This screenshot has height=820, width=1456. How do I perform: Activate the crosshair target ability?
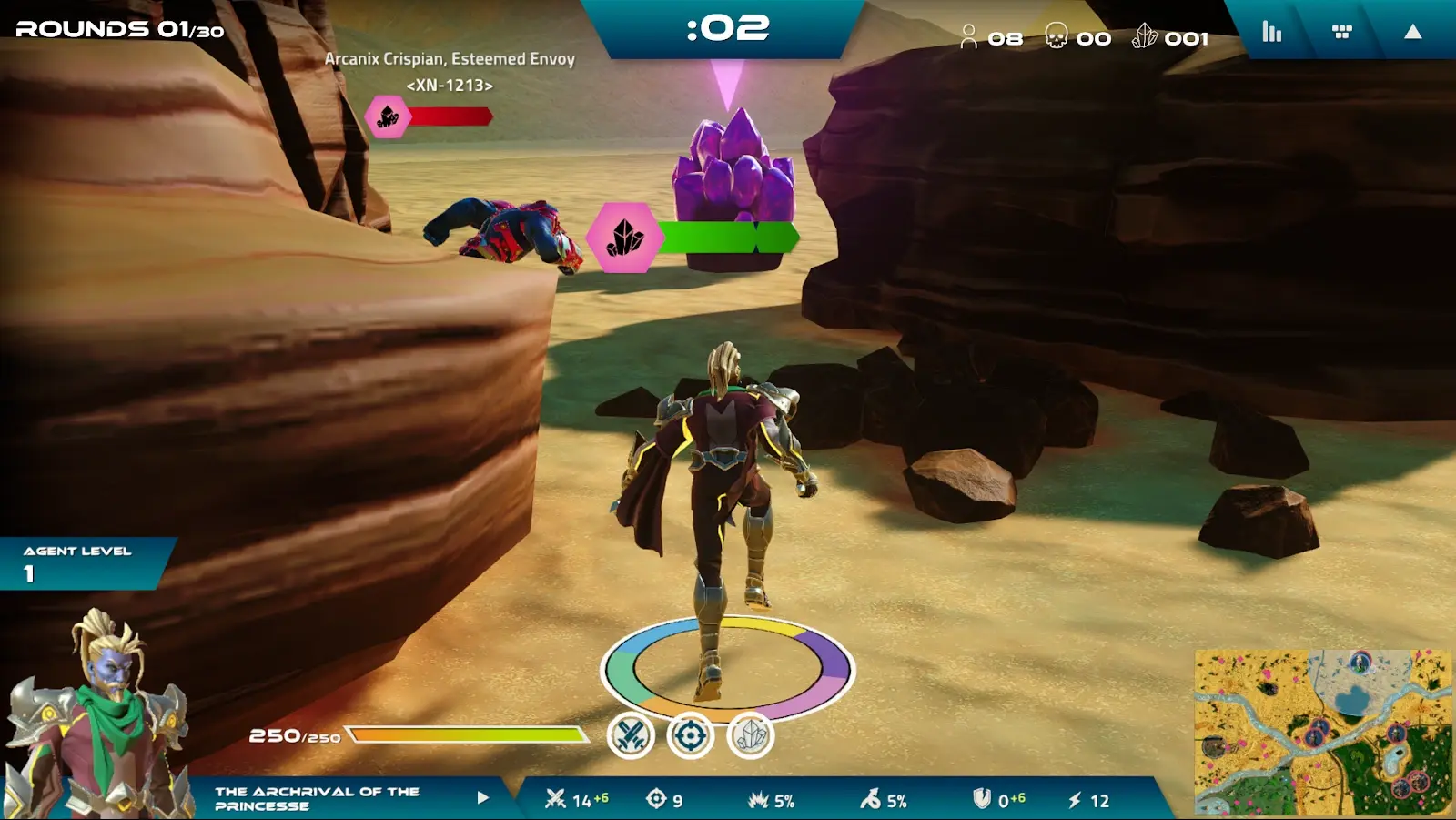tap(690, 735)
